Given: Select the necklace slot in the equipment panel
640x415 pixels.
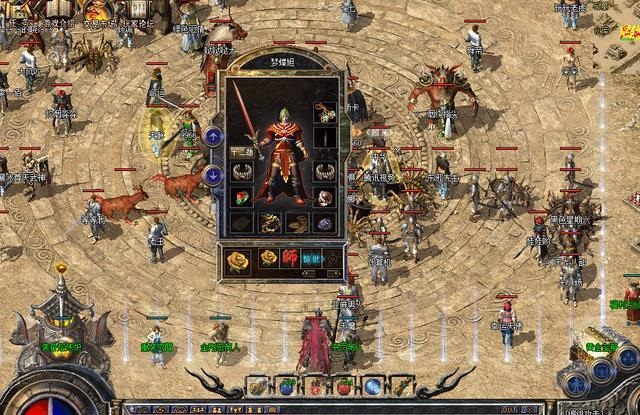Looking at the screenshot, I should [x=324, y=110].
